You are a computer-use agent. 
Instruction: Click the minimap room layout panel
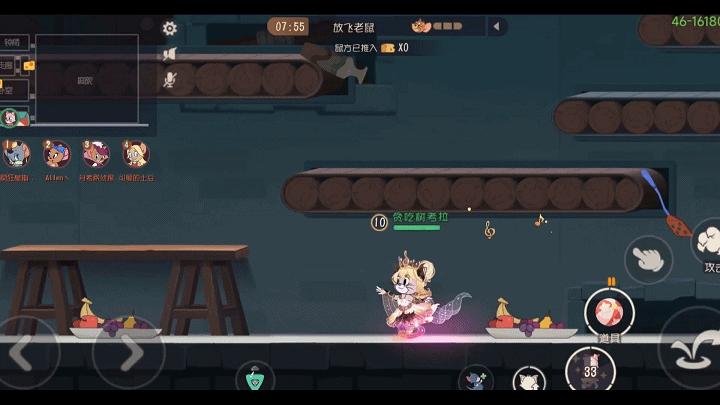pyautogui.click(x=86, y=80)
